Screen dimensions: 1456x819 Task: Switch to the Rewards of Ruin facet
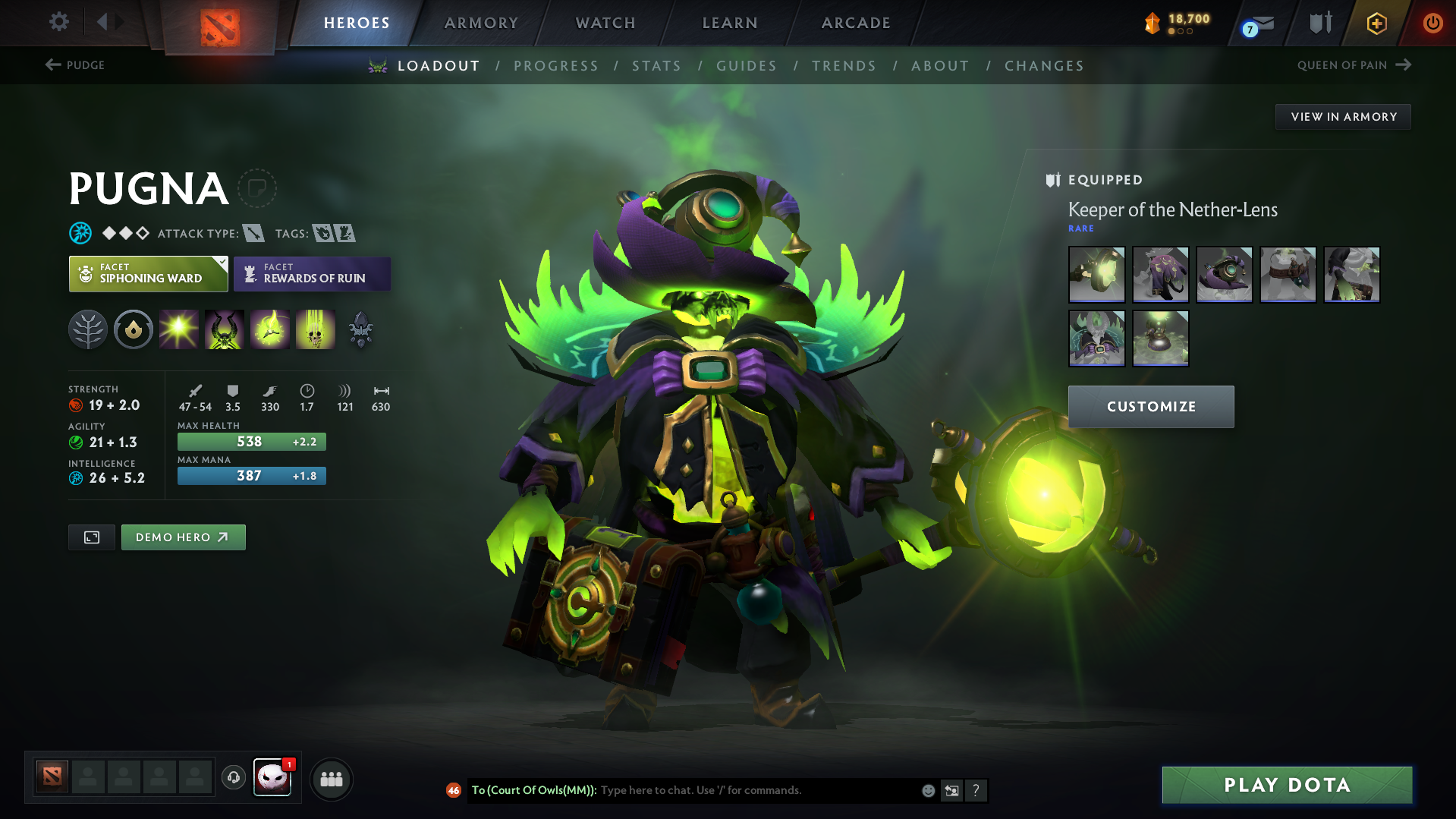pyautogui.click(x=311, y=273)
